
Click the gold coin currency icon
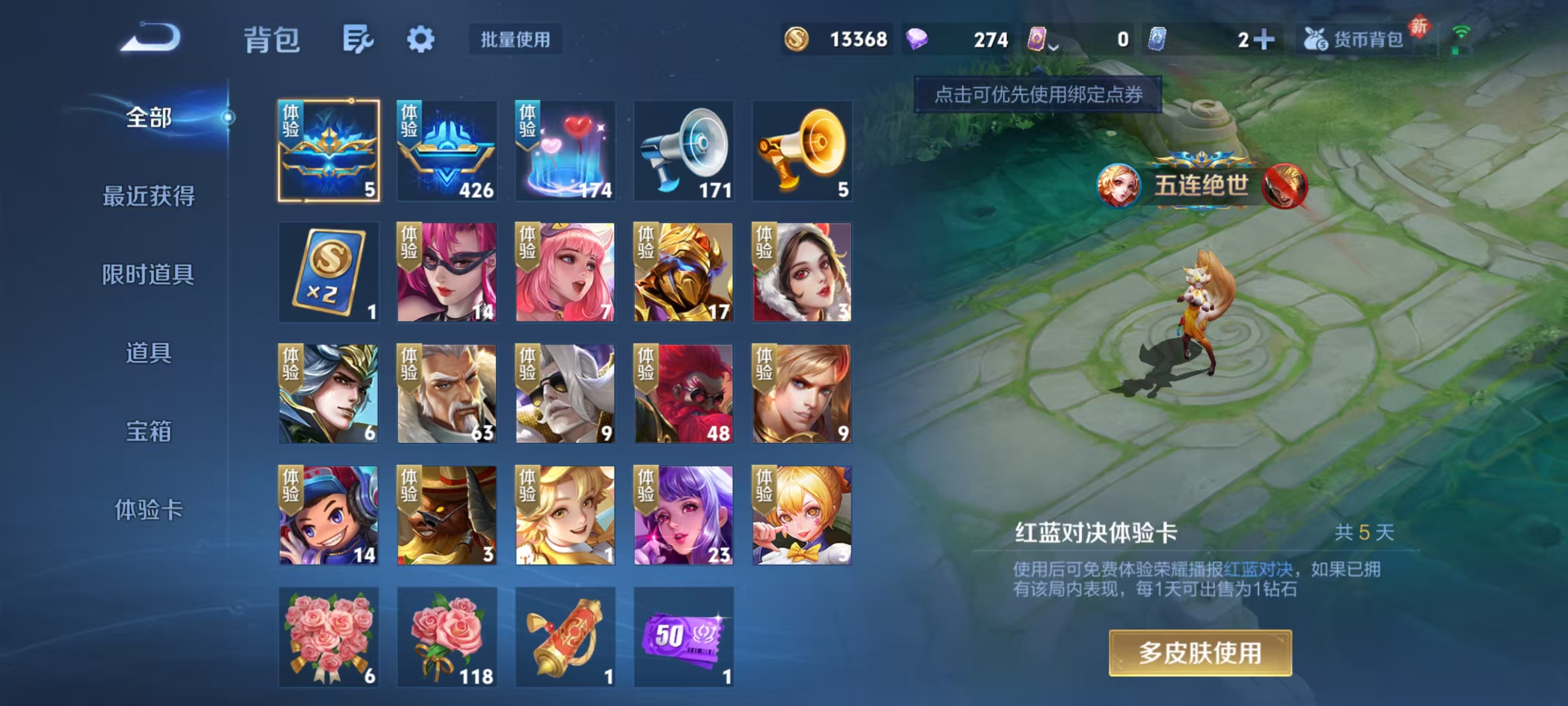tap(797, 39)
